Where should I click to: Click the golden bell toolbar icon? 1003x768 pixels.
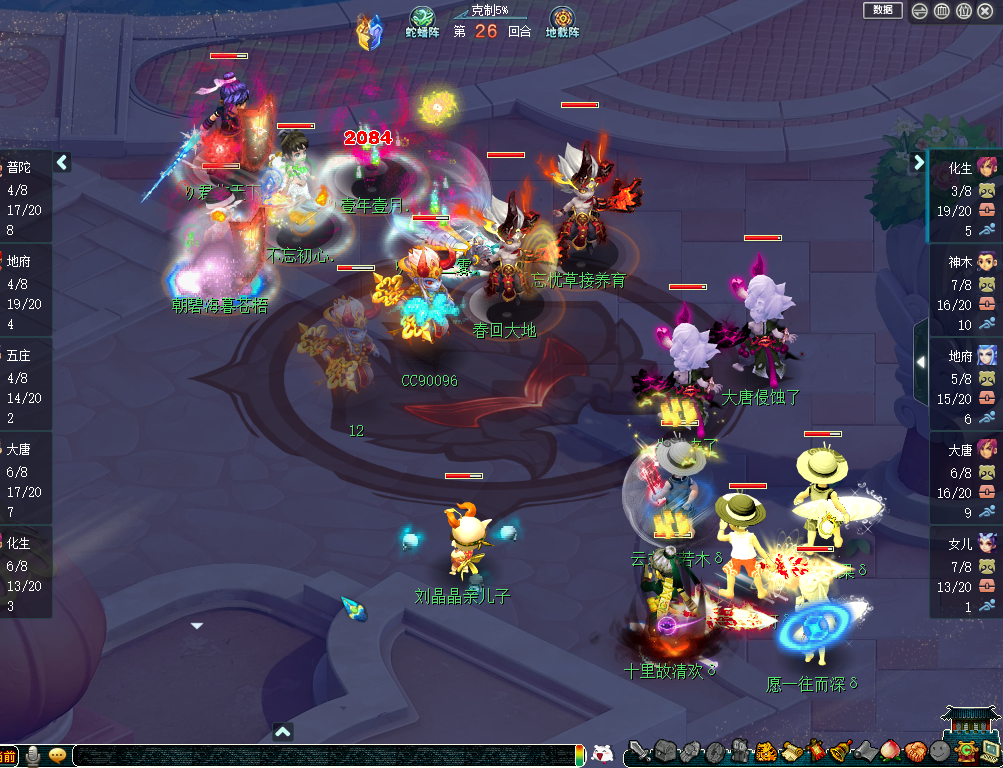(x=840, y=751)
